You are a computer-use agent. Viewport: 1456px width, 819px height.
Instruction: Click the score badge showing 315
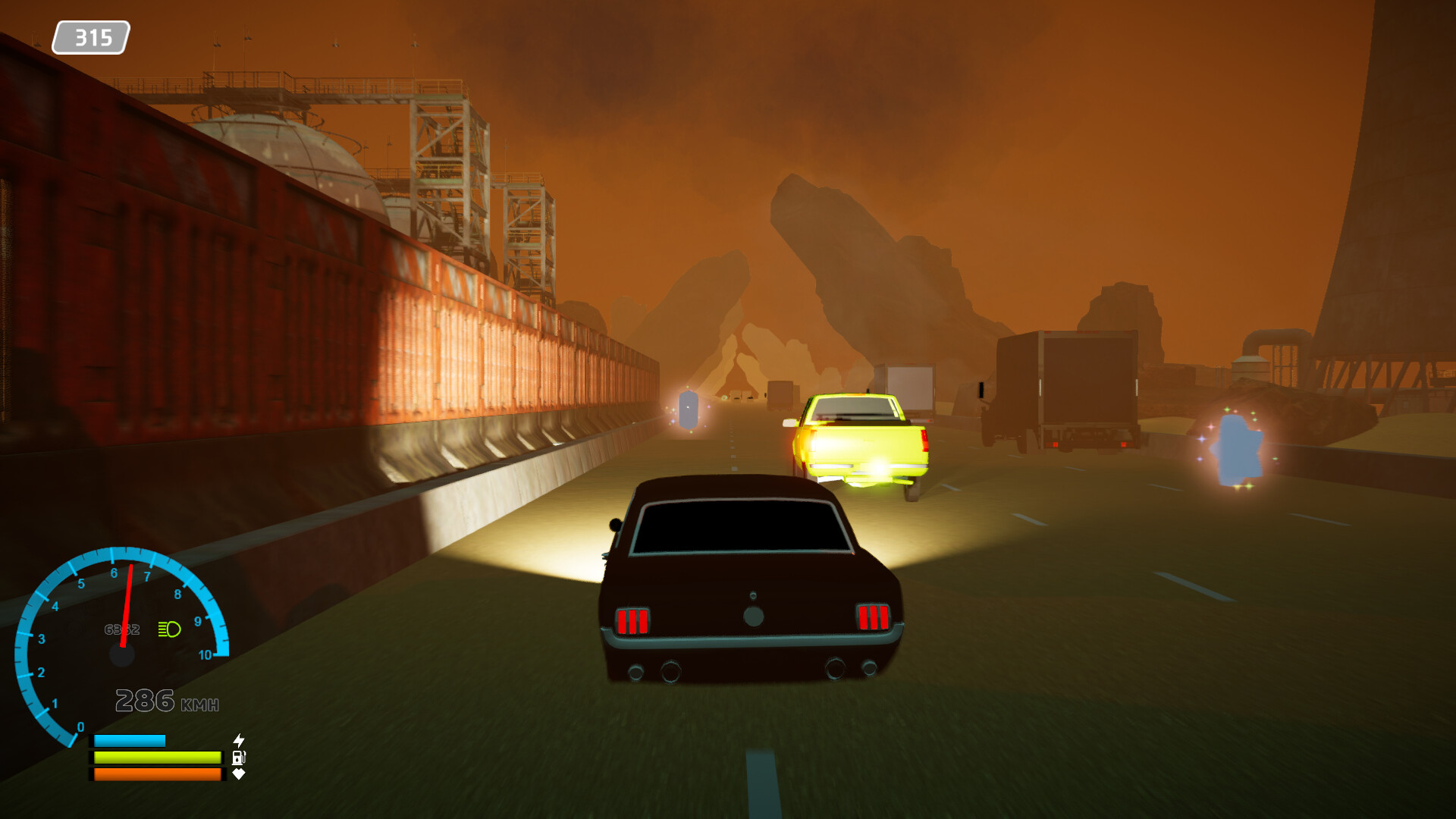tap(92, 34)
